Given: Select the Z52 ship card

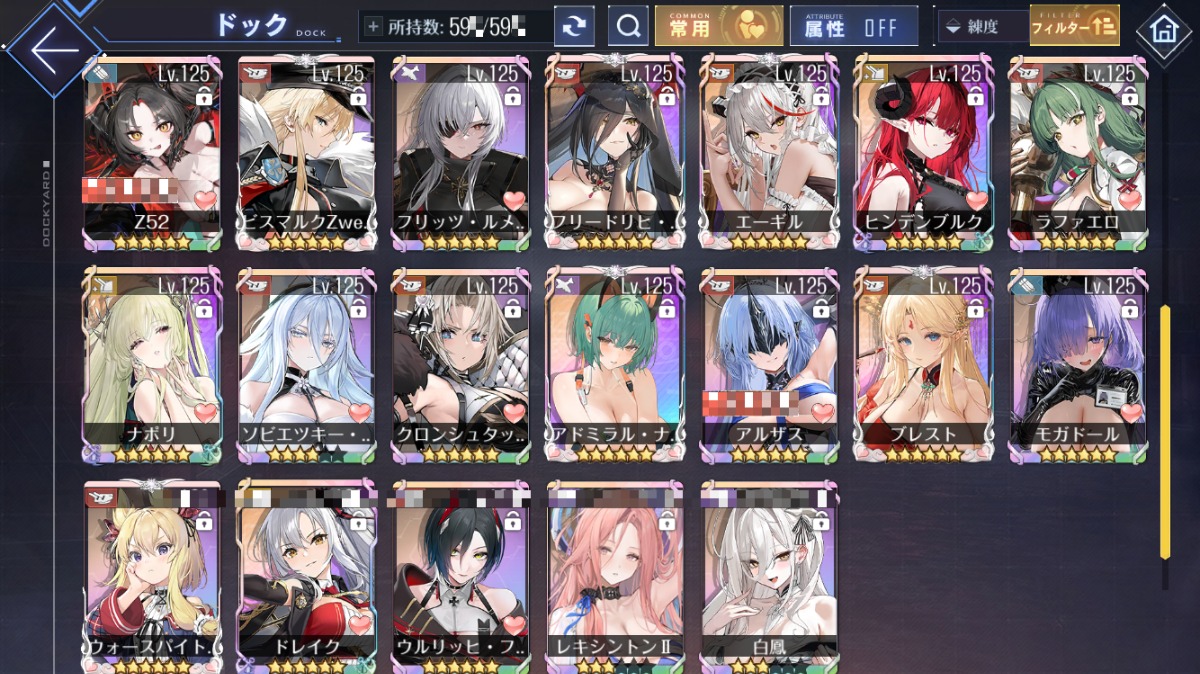Looking at the screenshot, I should click(153, 150).
